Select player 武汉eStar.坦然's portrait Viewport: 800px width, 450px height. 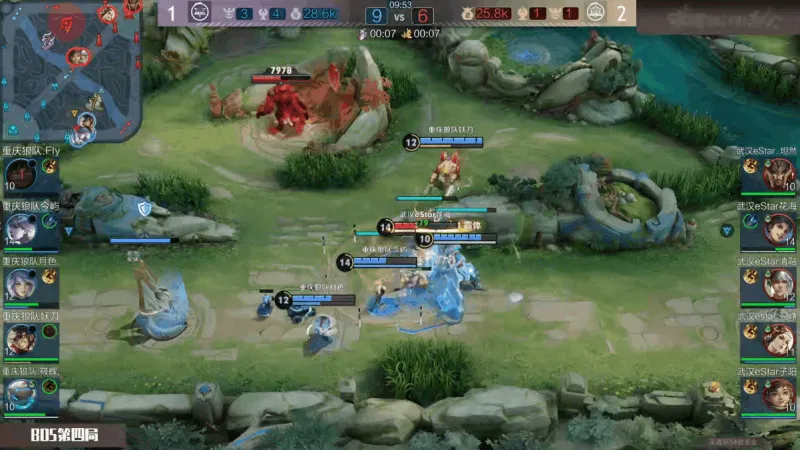pos(778,175)
